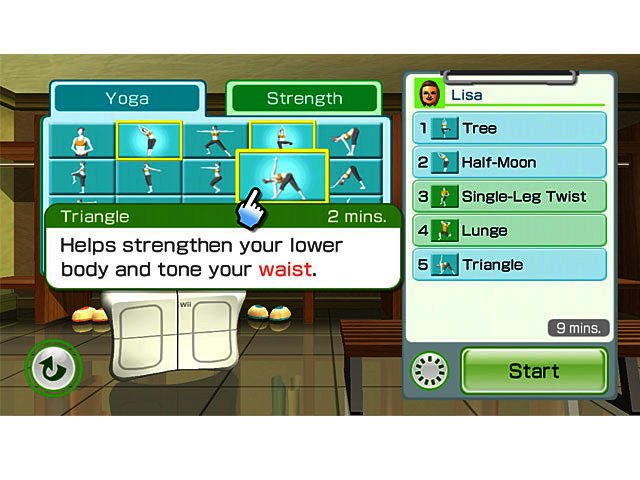Screen dimensions: 640x480
Task: Choose the Deep Breathing pose tile
Action: click(80, 140)
